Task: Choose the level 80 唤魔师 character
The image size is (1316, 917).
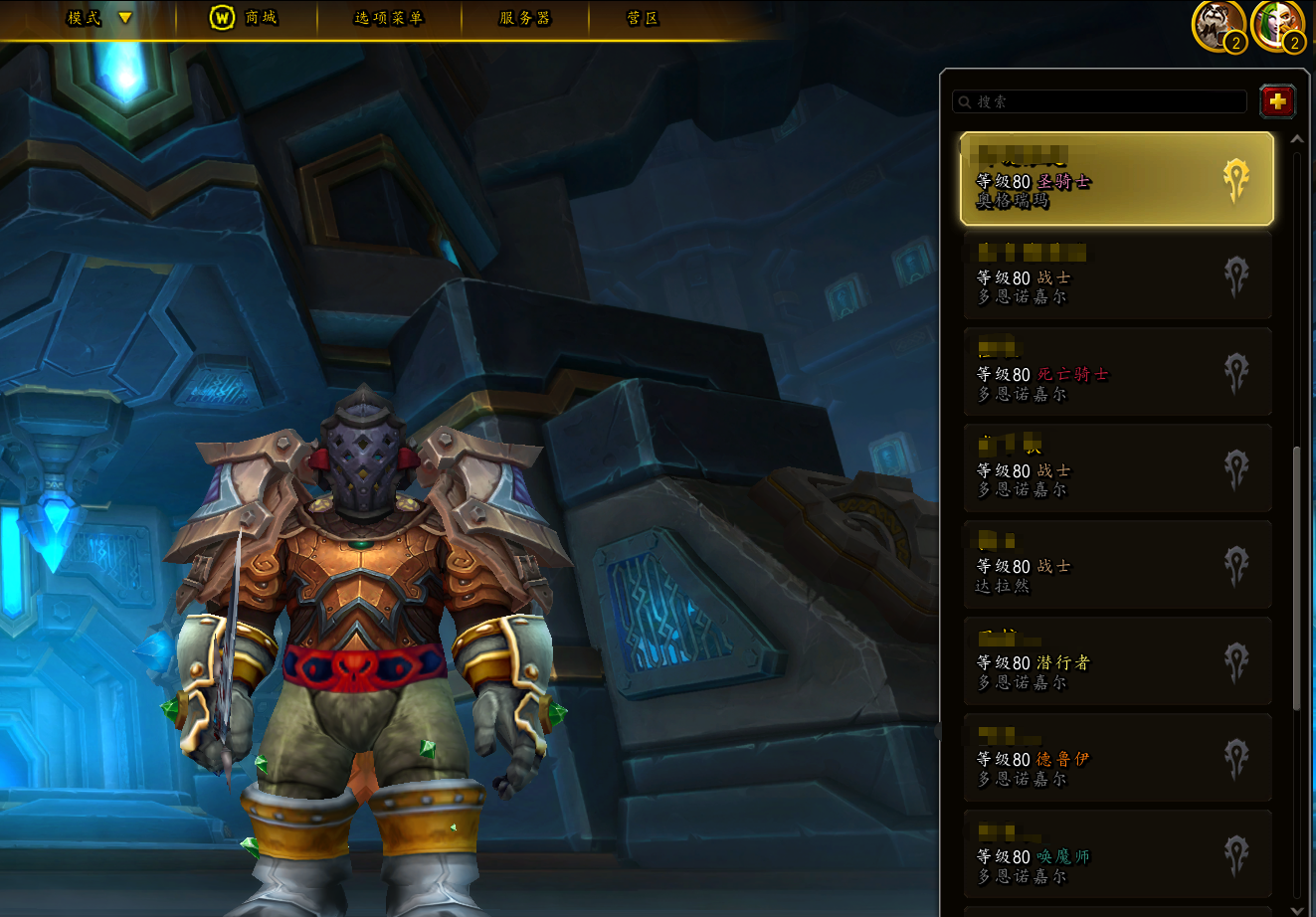Action: (x=1116, y=854)
